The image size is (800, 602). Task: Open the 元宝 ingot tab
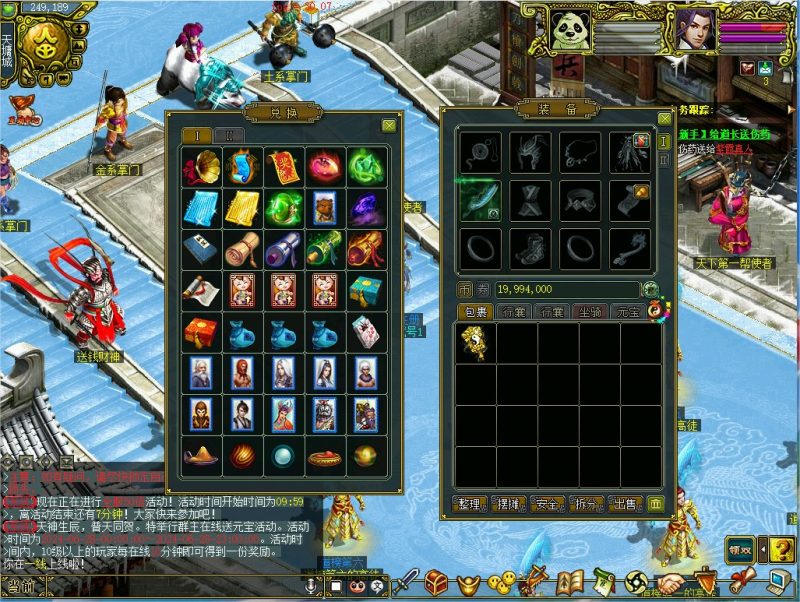pyautogui.click(x=626, y=313)
